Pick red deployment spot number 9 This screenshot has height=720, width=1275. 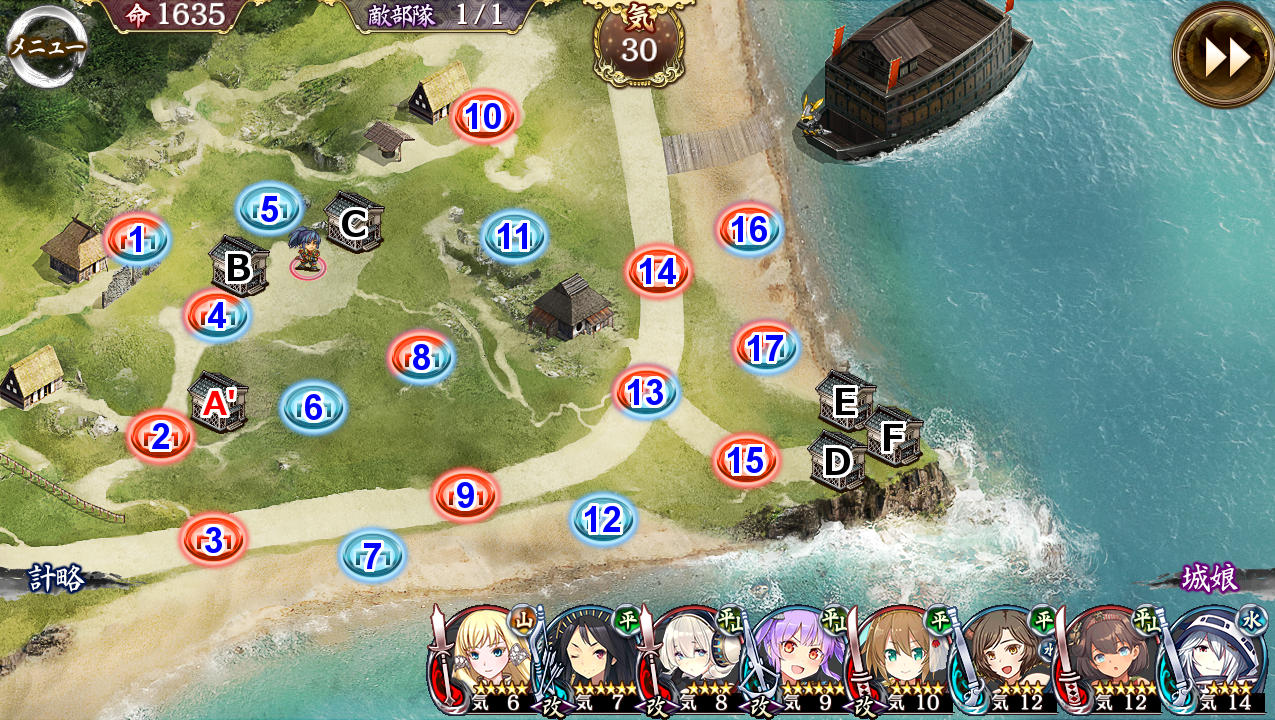point(465,495)
